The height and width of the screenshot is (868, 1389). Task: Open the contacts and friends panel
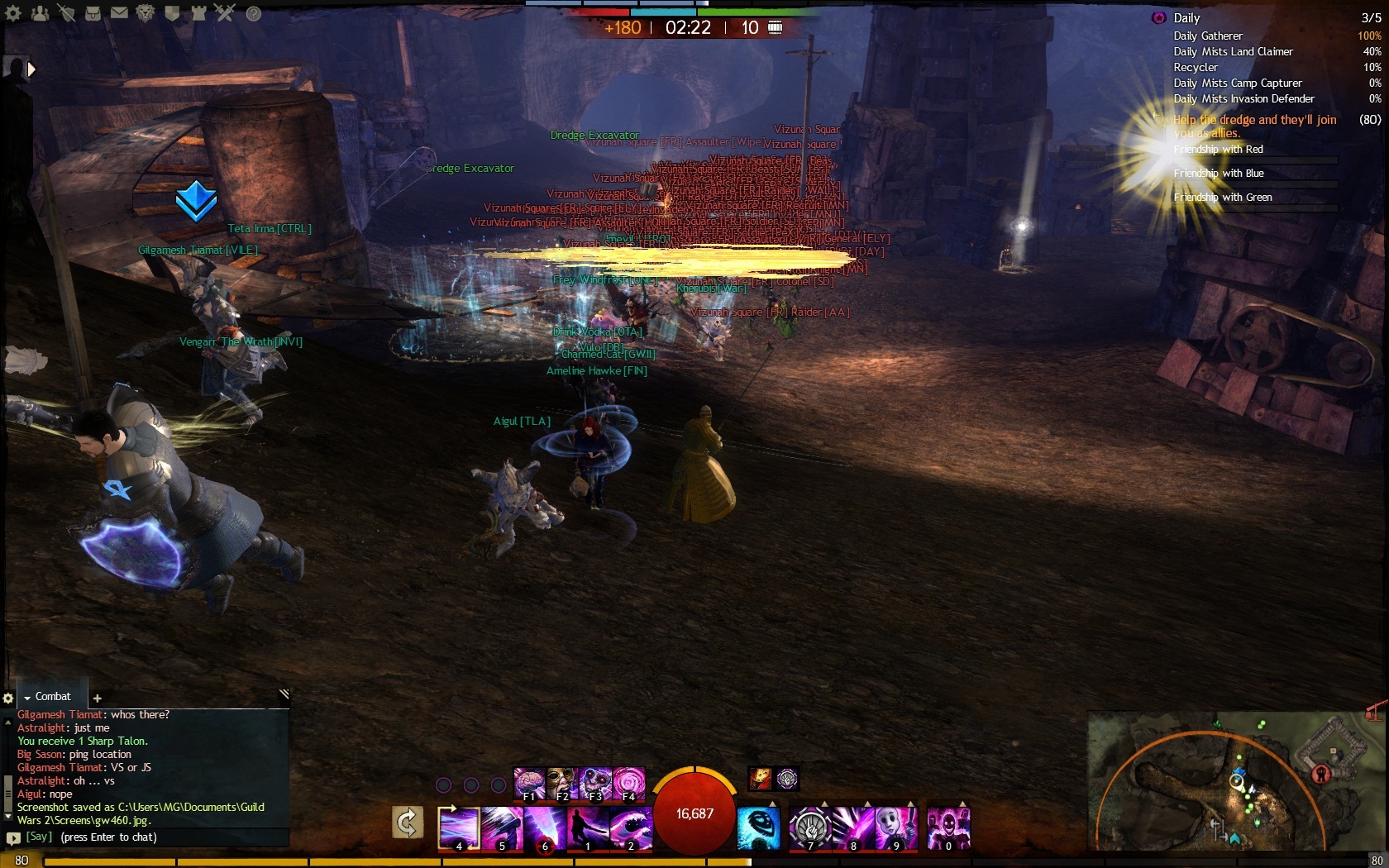[39, 13]
